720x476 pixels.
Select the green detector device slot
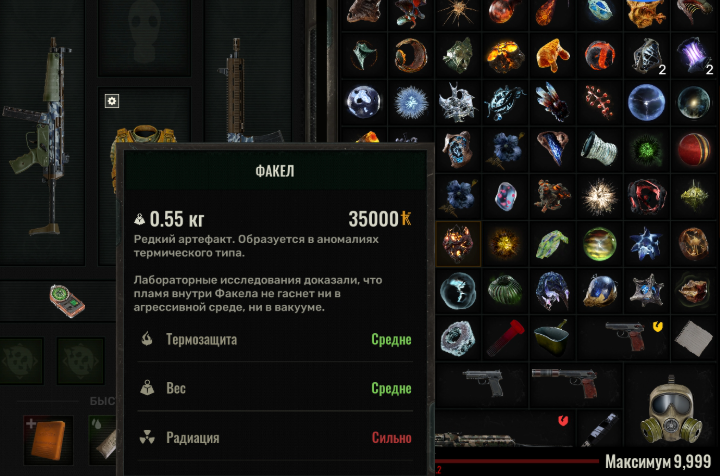[x=67, y=299]
